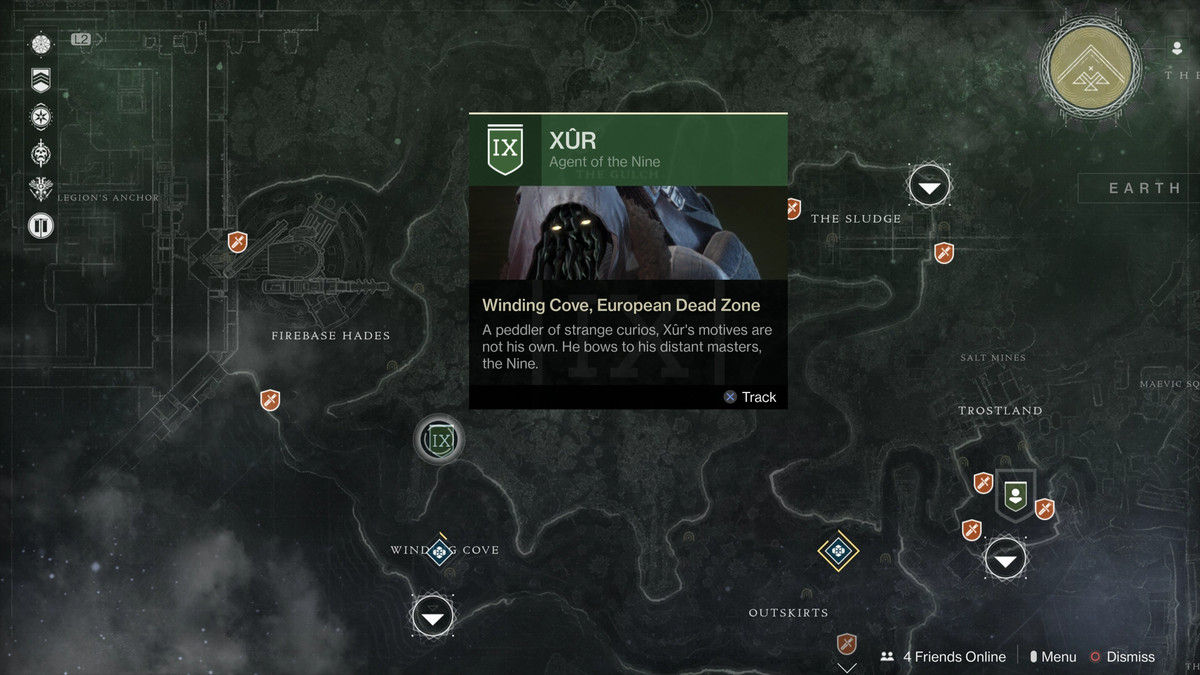The height and width of the screenshot is (675, 1200).
Task: Open the 4 Friends Online roster
Action: pyautogui.click(x=943, y=657)
